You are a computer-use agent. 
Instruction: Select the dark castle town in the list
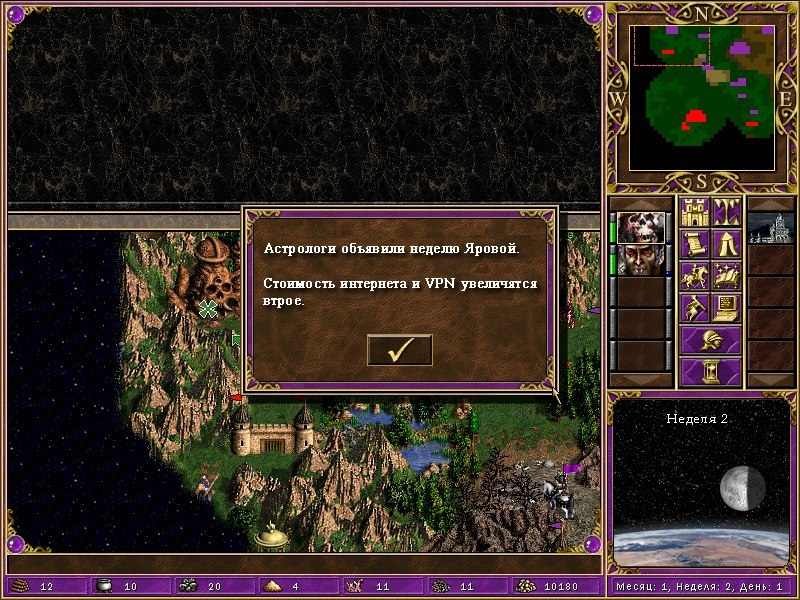click(x=771, y=228)
